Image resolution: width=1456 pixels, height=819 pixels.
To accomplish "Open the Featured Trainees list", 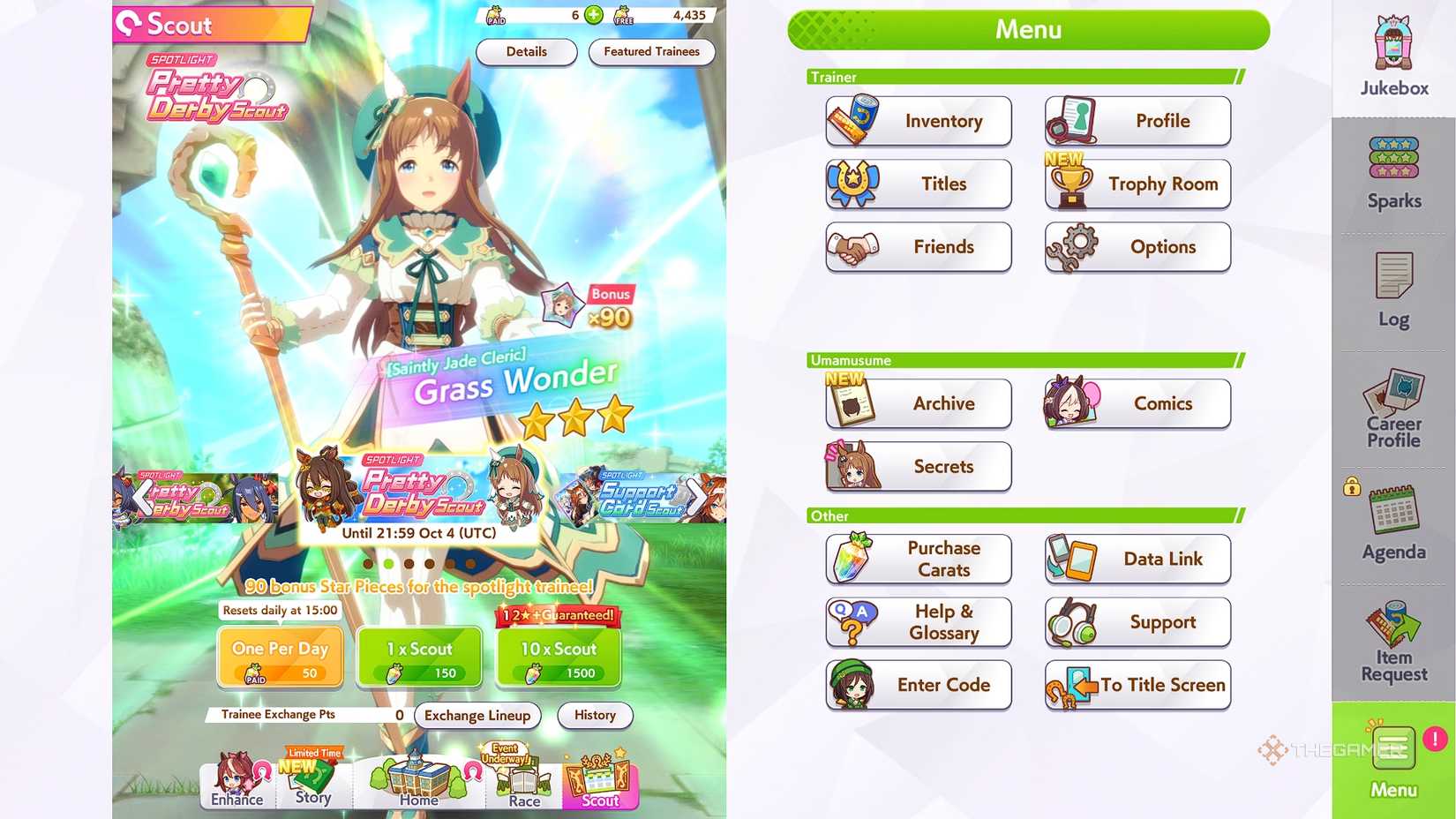I will point(651,52).
